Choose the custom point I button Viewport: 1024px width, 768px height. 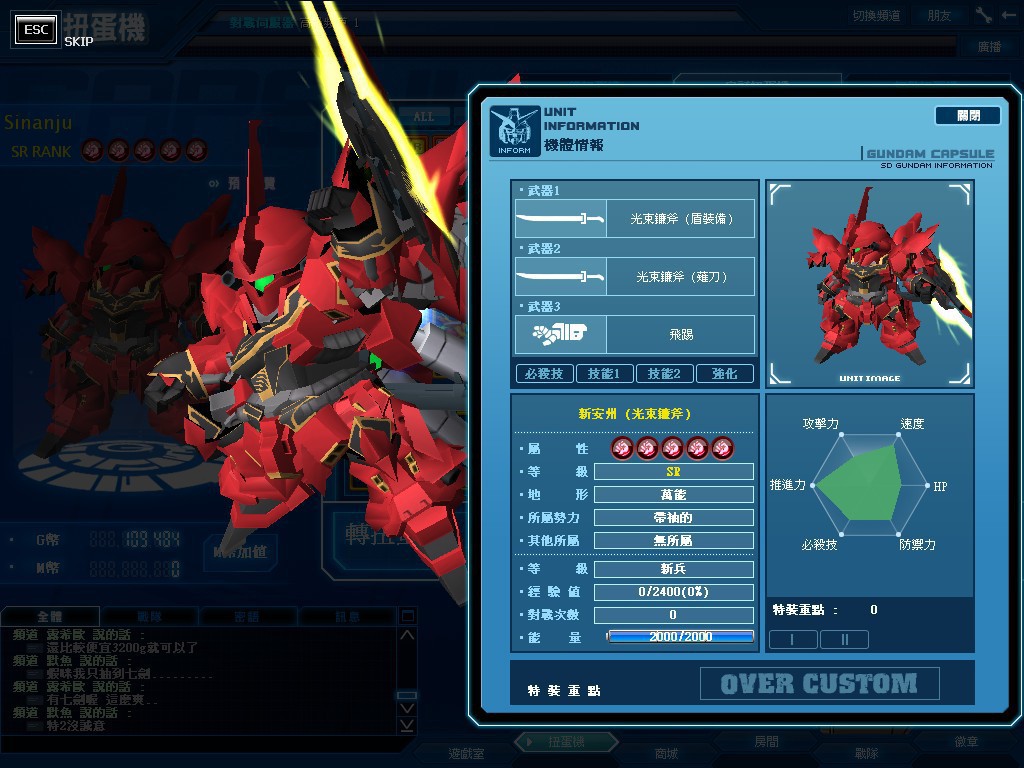coord(792,639)
